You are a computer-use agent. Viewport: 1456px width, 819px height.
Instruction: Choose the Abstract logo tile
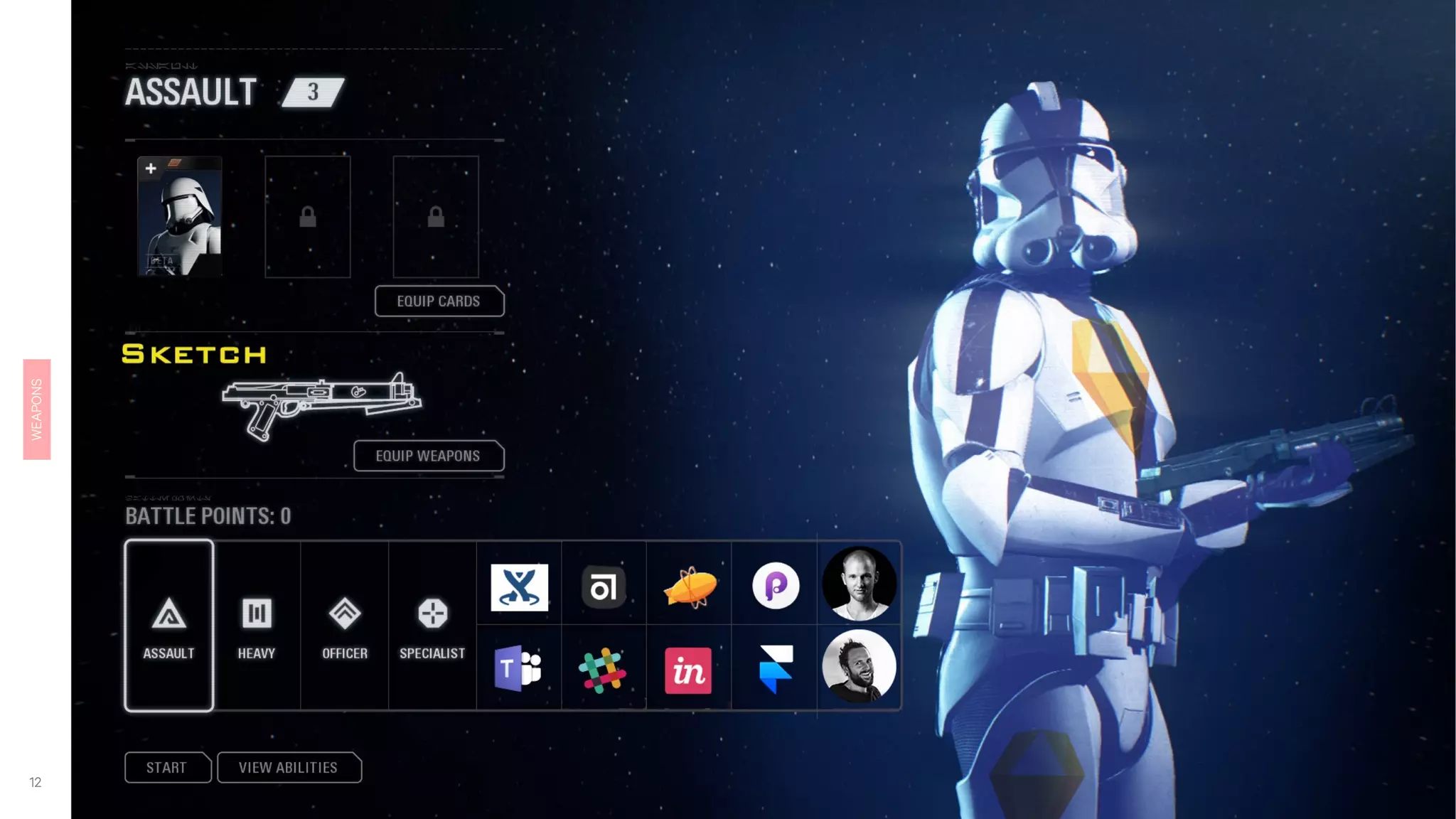(604, 587)
